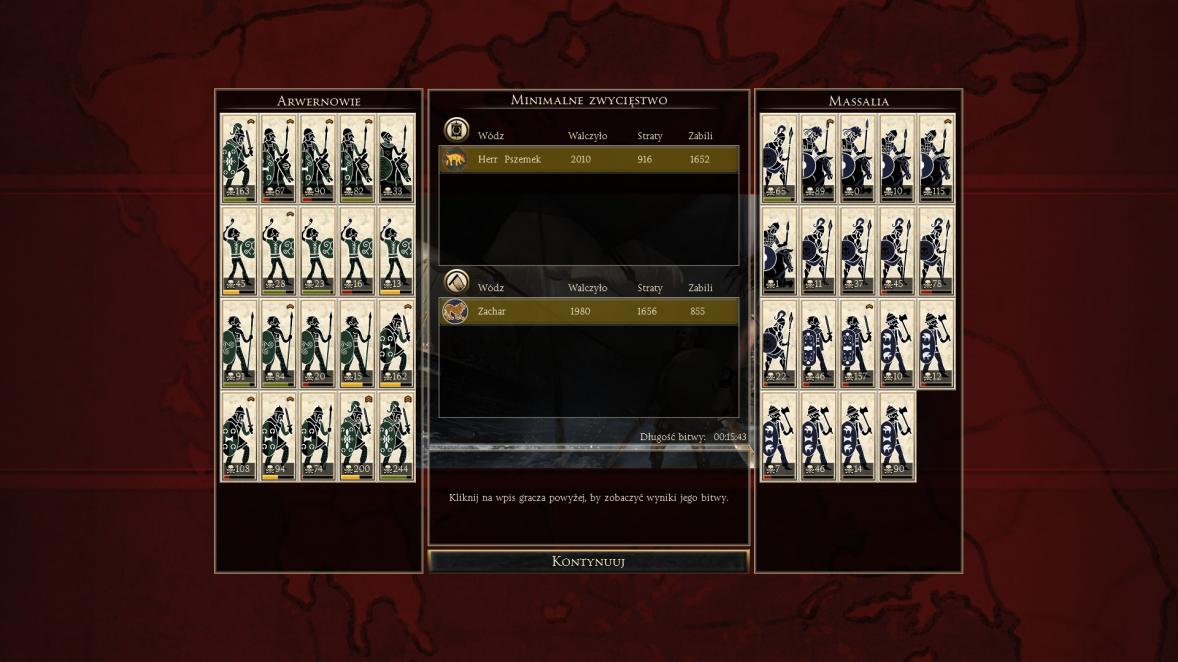Click the Massalia cavalry card with 115 kills
1178x662 pixels.
[x=936, y=158]
